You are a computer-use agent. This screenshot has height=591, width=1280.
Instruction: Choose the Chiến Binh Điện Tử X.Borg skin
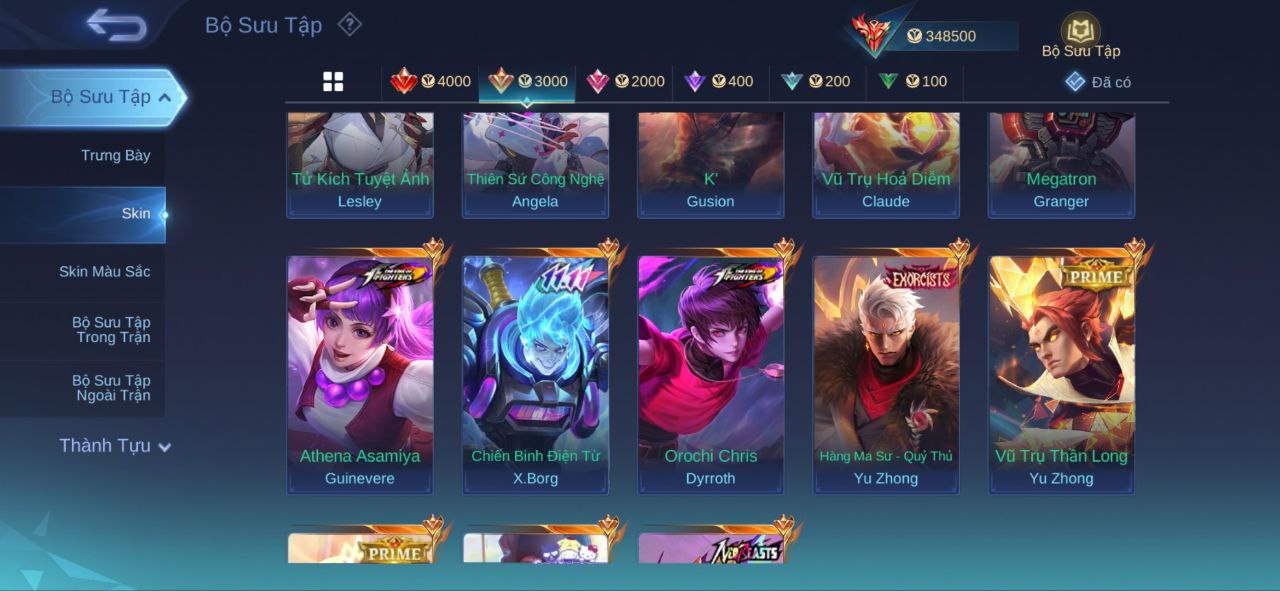tap(535, 374)
